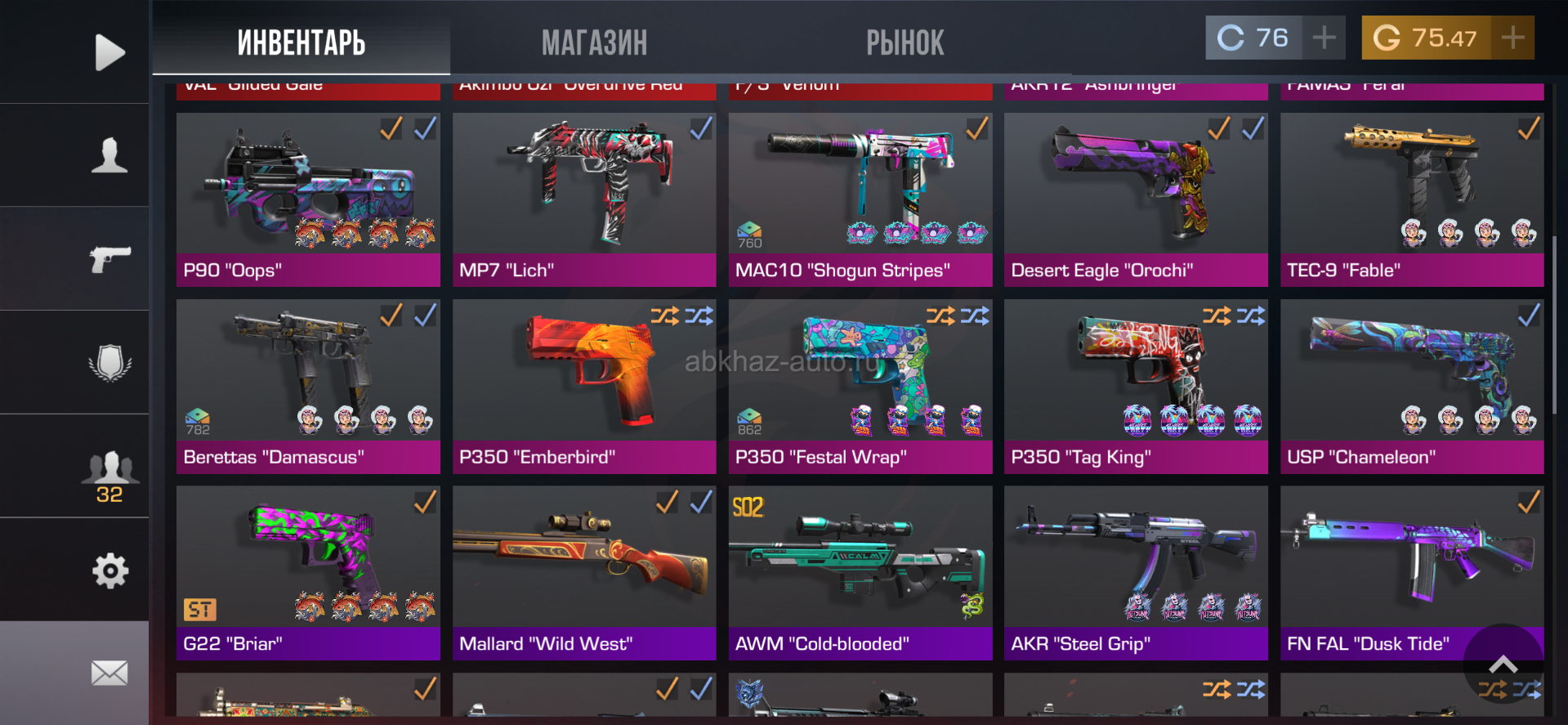This screenshot has height=725, width=1568.
Task: Add more gold G currency
Action: tap(1512, 38)
